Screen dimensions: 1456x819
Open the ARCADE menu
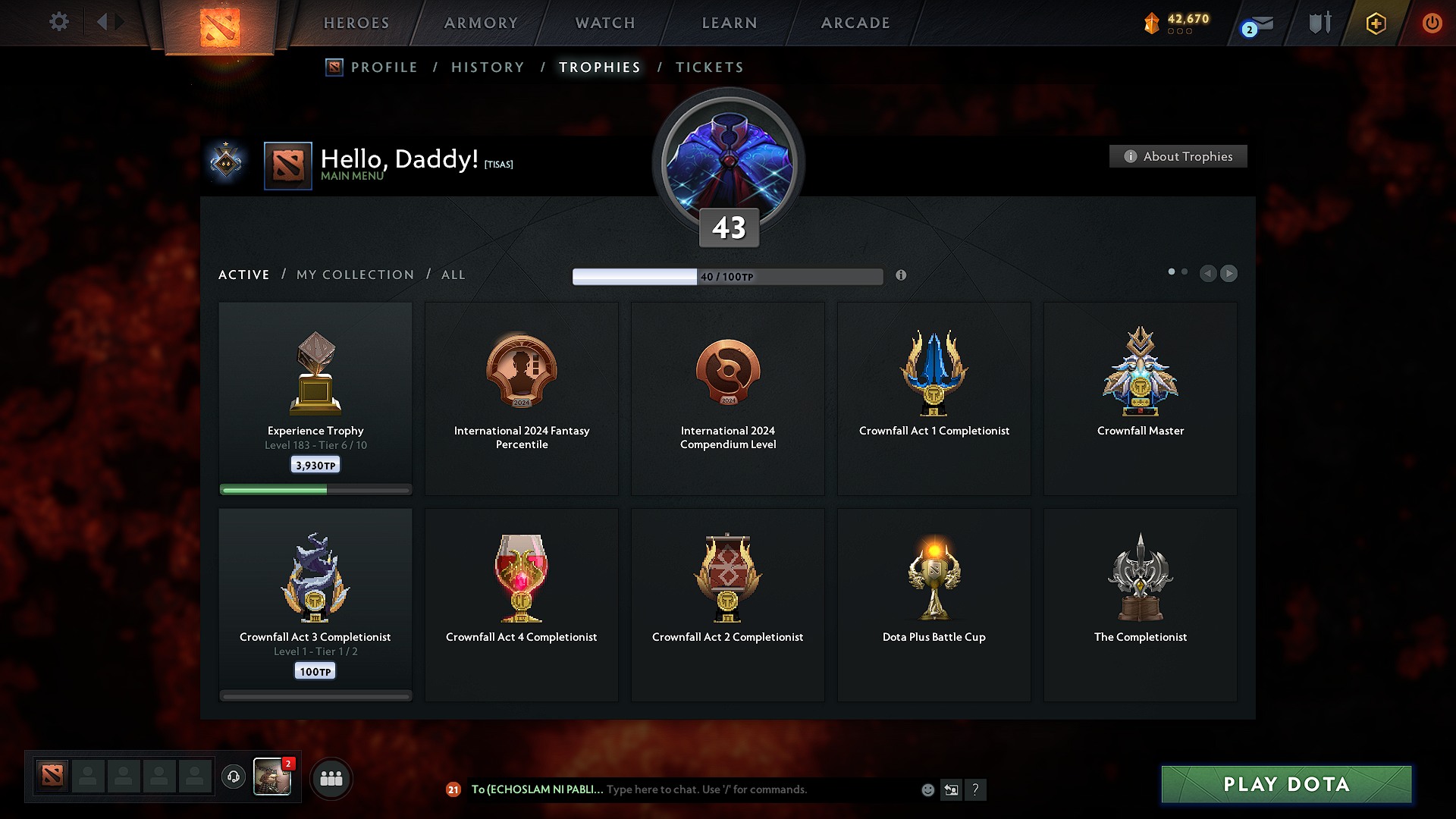tap(855, 23)
